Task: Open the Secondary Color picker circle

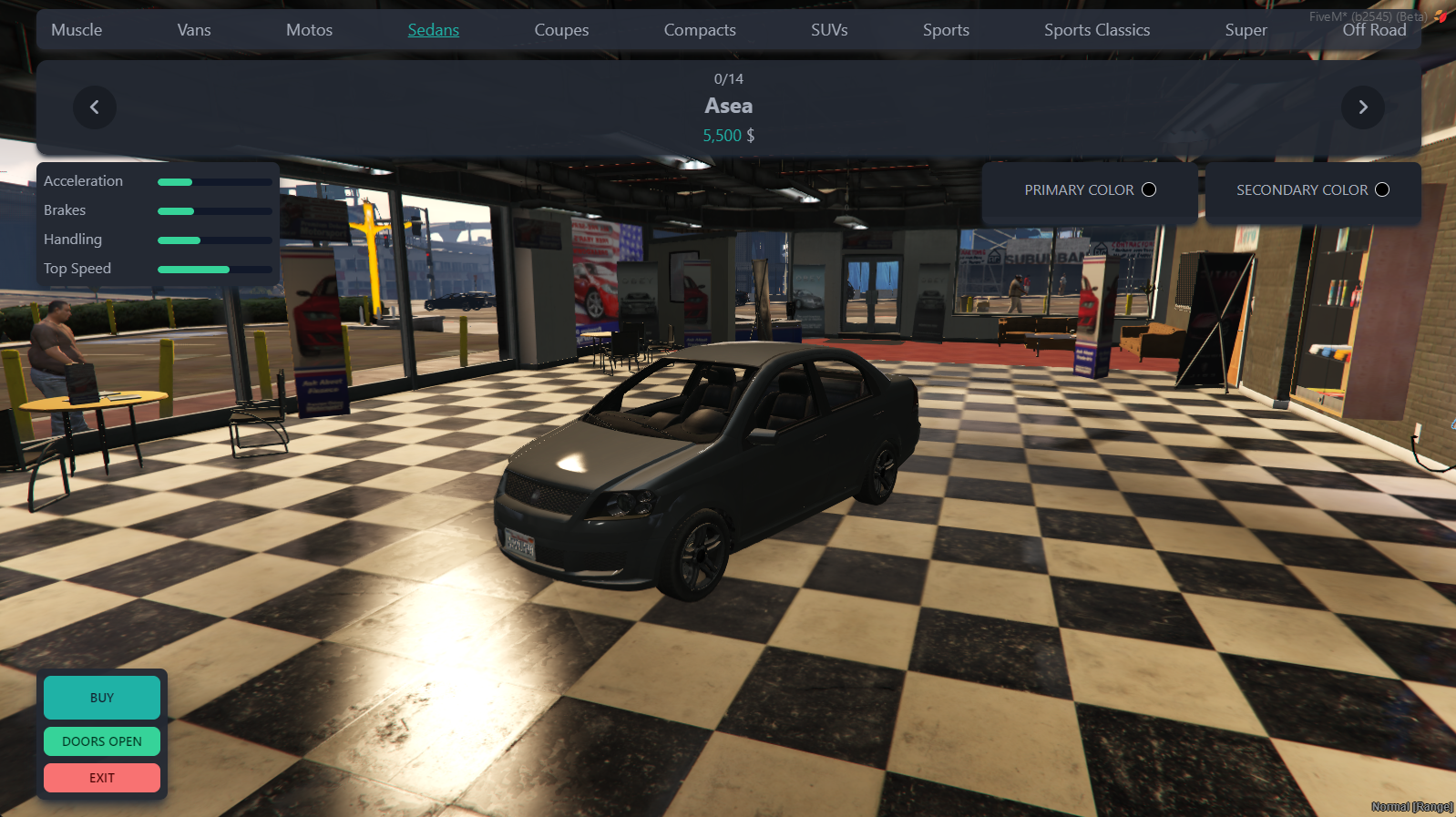Action: tap(1382, 189)
